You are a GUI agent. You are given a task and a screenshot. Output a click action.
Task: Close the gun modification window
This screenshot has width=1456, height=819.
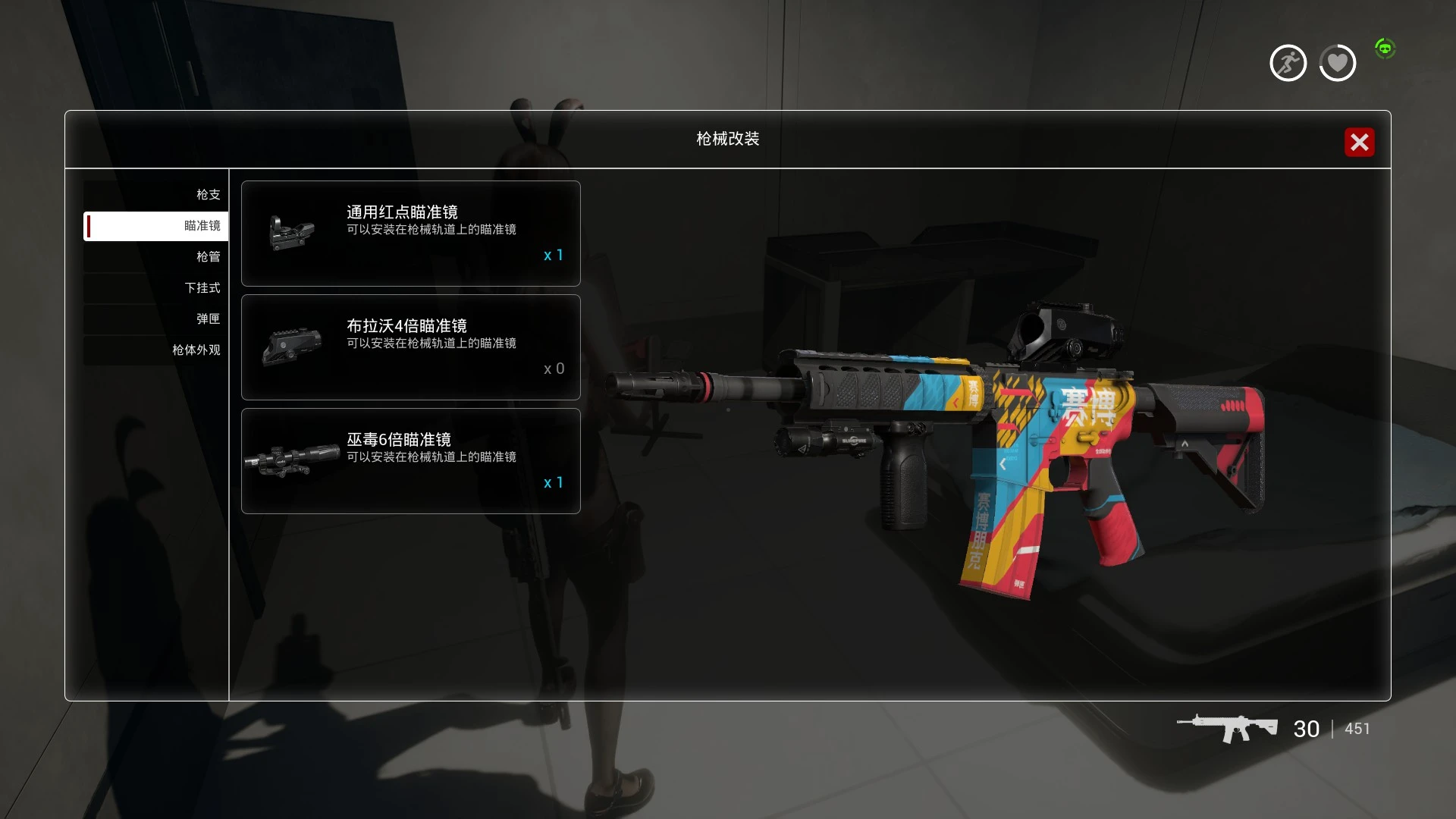click(x=1359, y=142)
